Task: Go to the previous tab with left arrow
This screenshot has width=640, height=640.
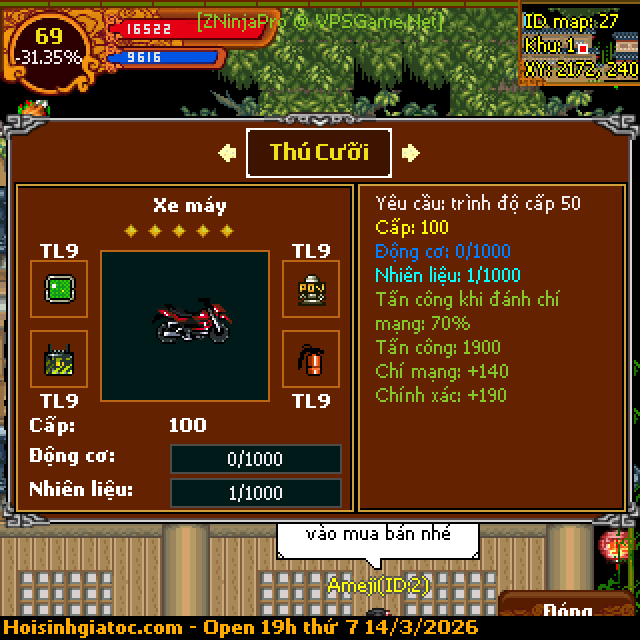Action: [228, 153]
